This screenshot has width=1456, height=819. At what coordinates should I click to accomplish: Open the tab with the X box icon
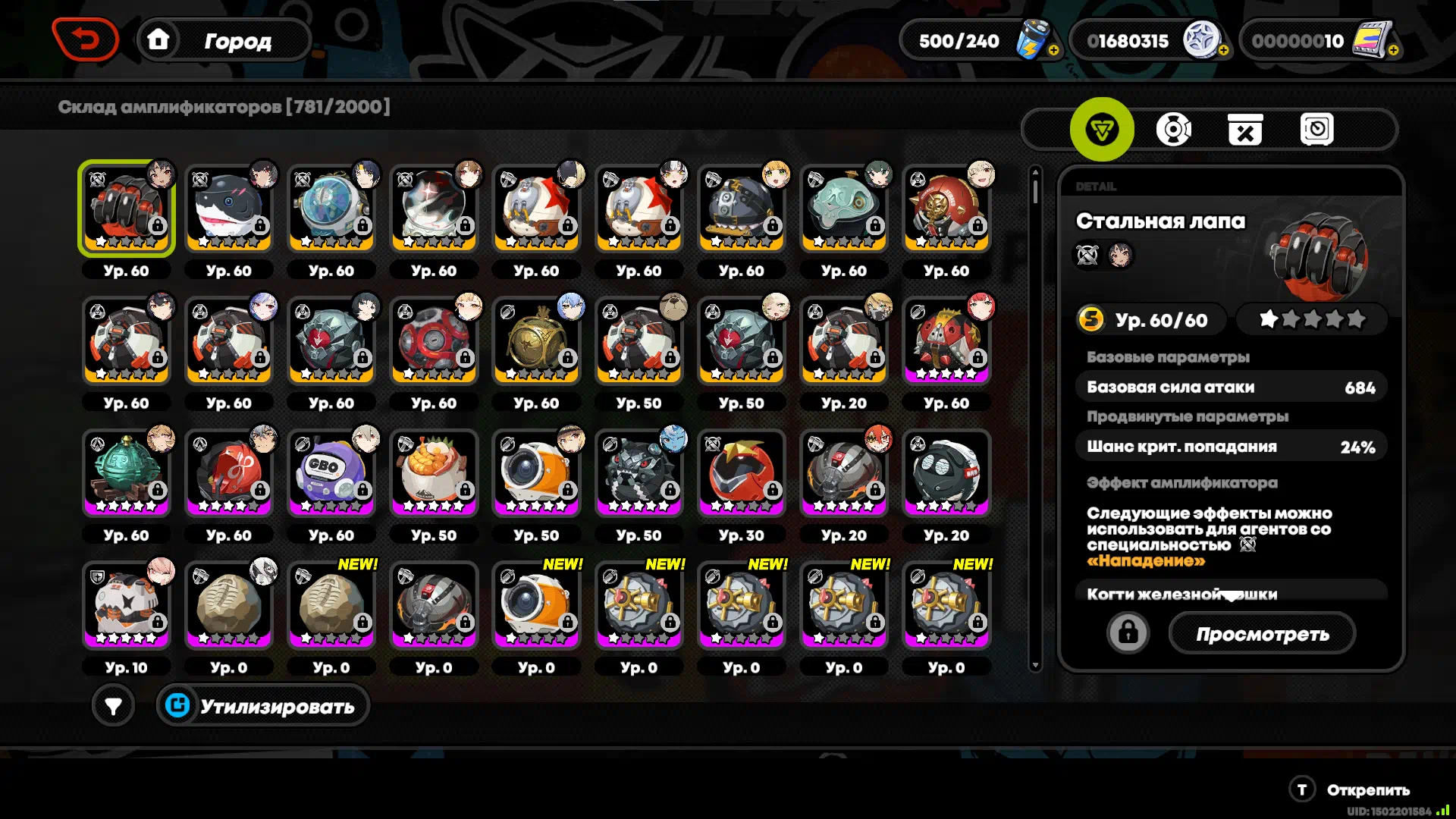[x=1244, y=130]
